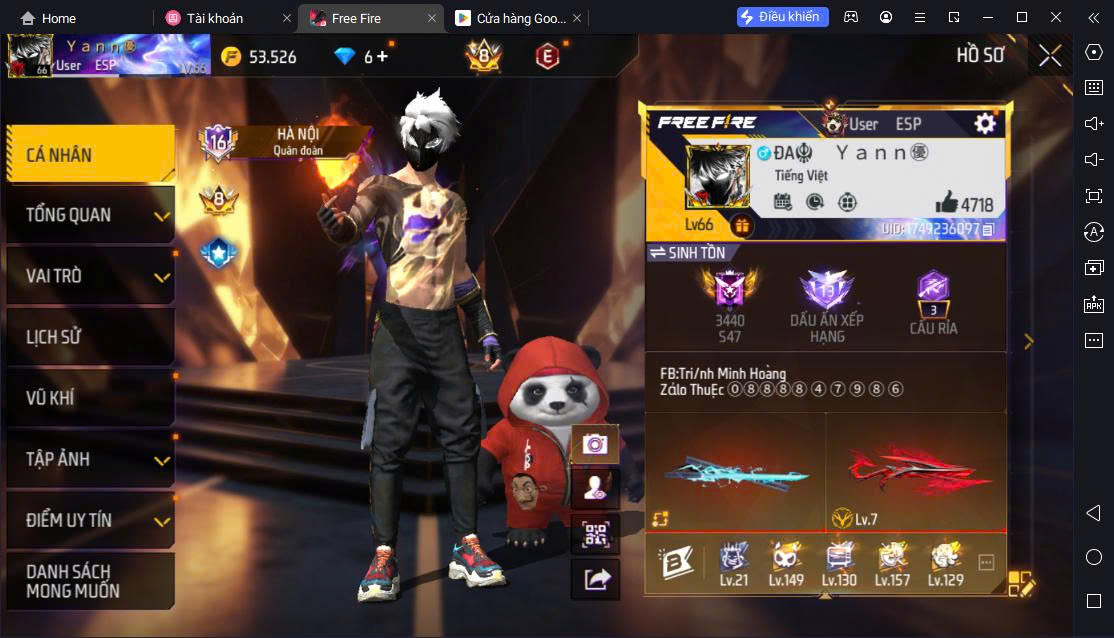Open the QR code button
The height and width of the screenshot is (638, 1114).
coord(595,534)
